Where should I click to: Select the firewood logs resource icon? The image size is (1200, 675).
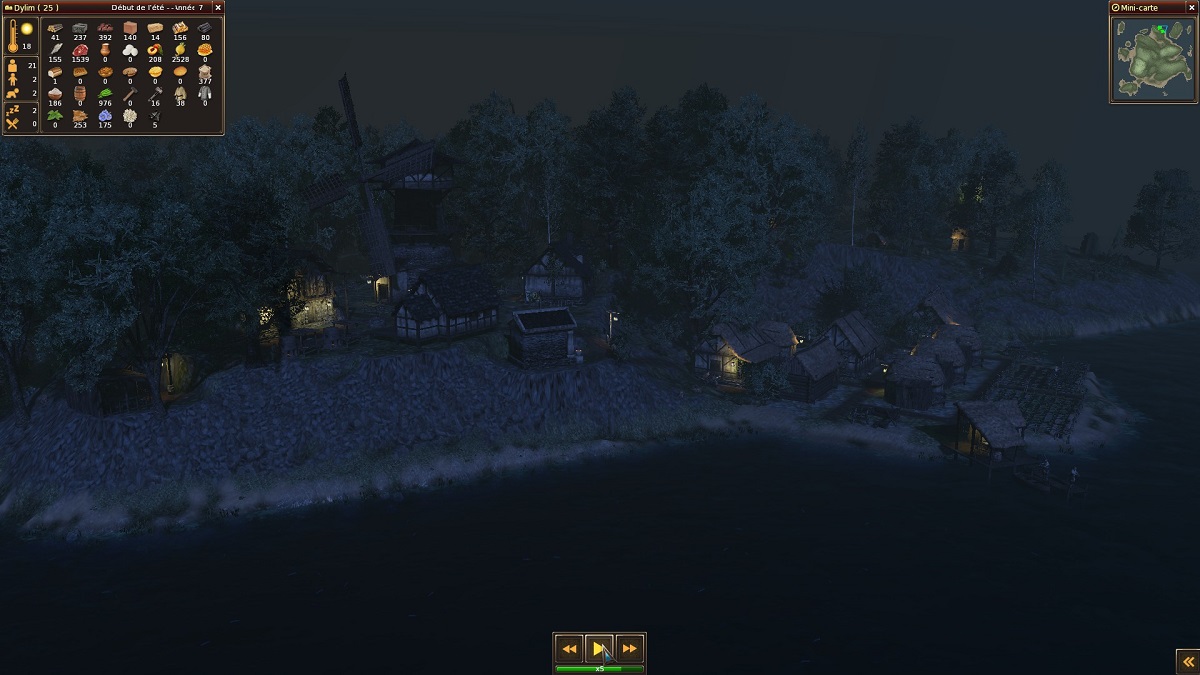tap(55, 27)
